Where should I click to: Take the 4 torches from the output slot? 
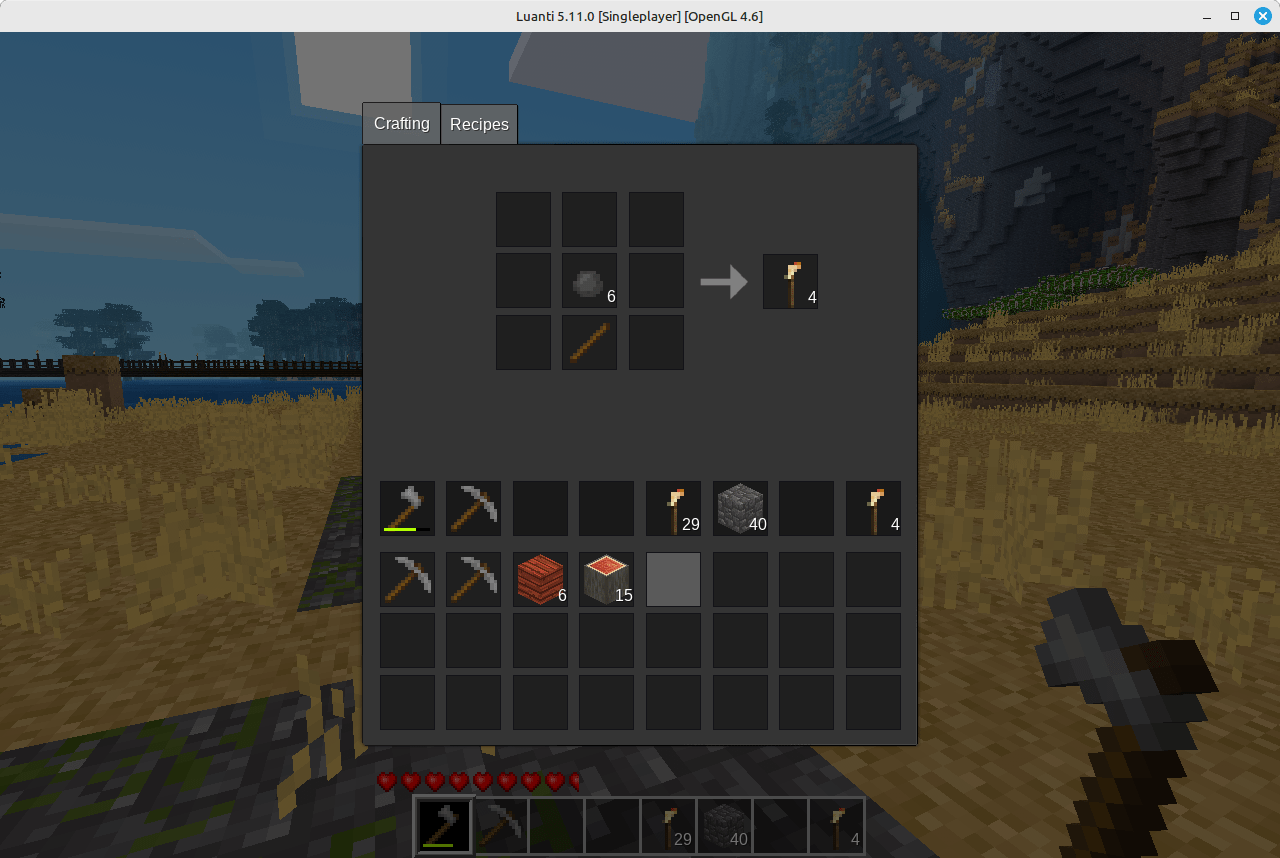(x=790, y=281)
